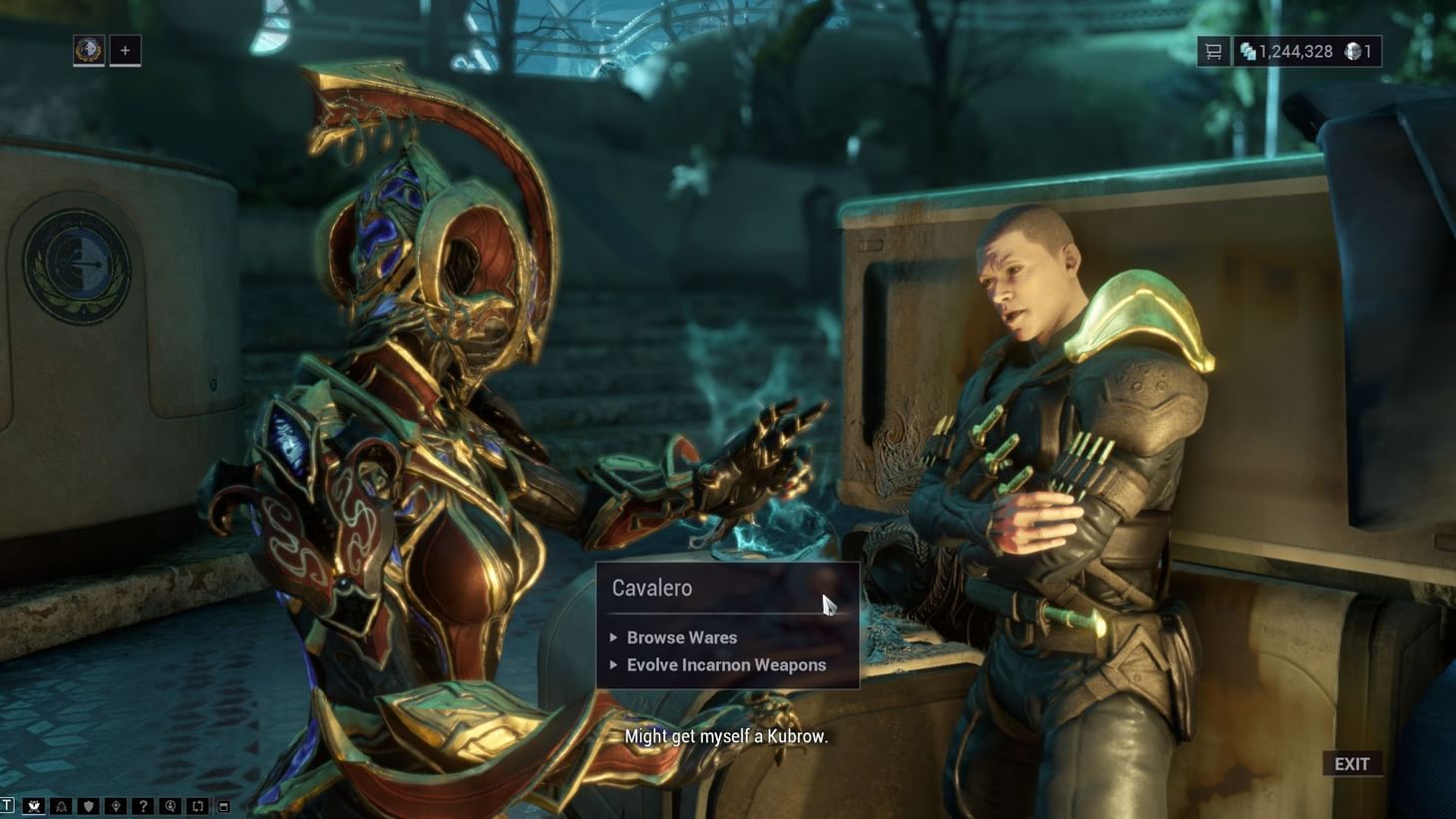
Task: Open Recruiting chat via the magnifier icon
Action: click(x=171, y=805)
